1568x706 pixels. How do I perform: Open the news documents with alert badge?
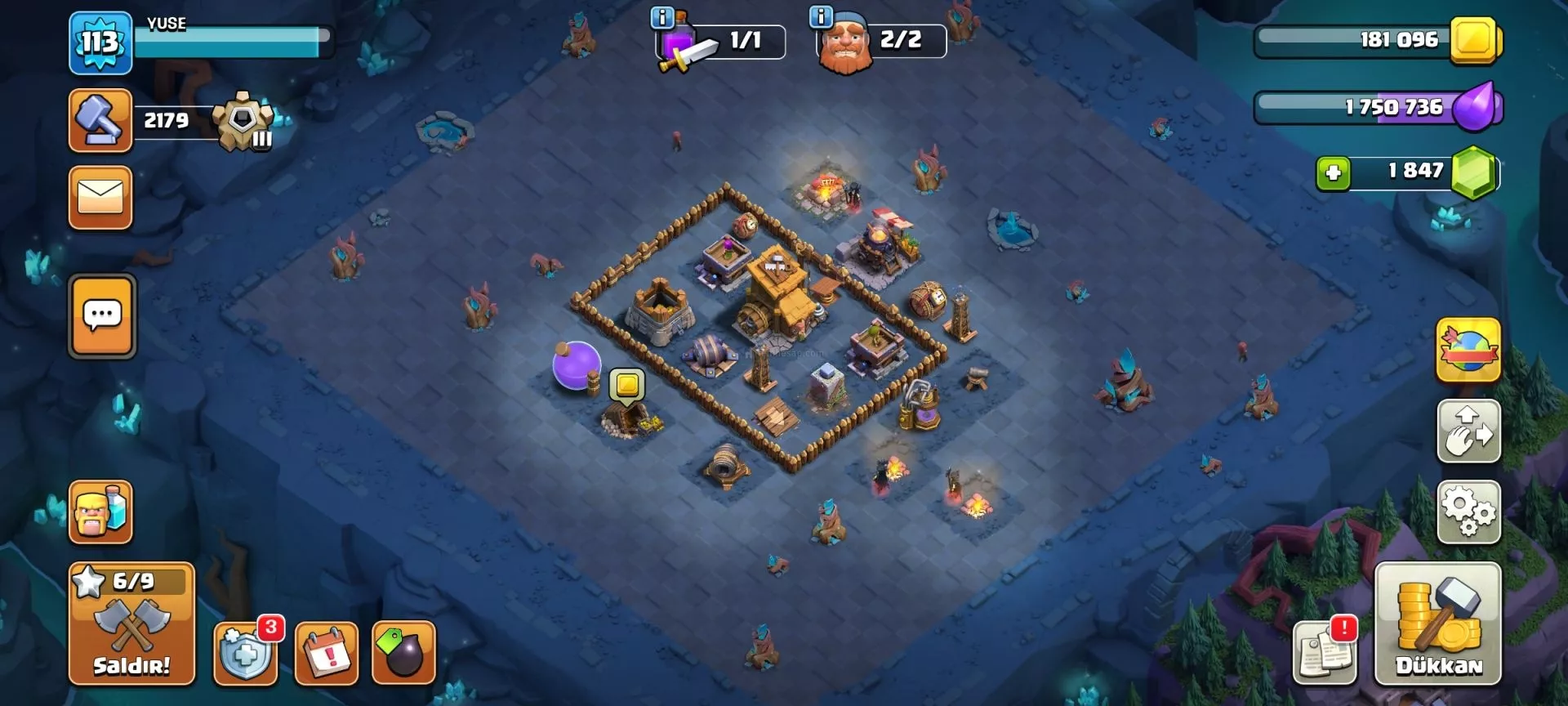(x=1325, y=653)
